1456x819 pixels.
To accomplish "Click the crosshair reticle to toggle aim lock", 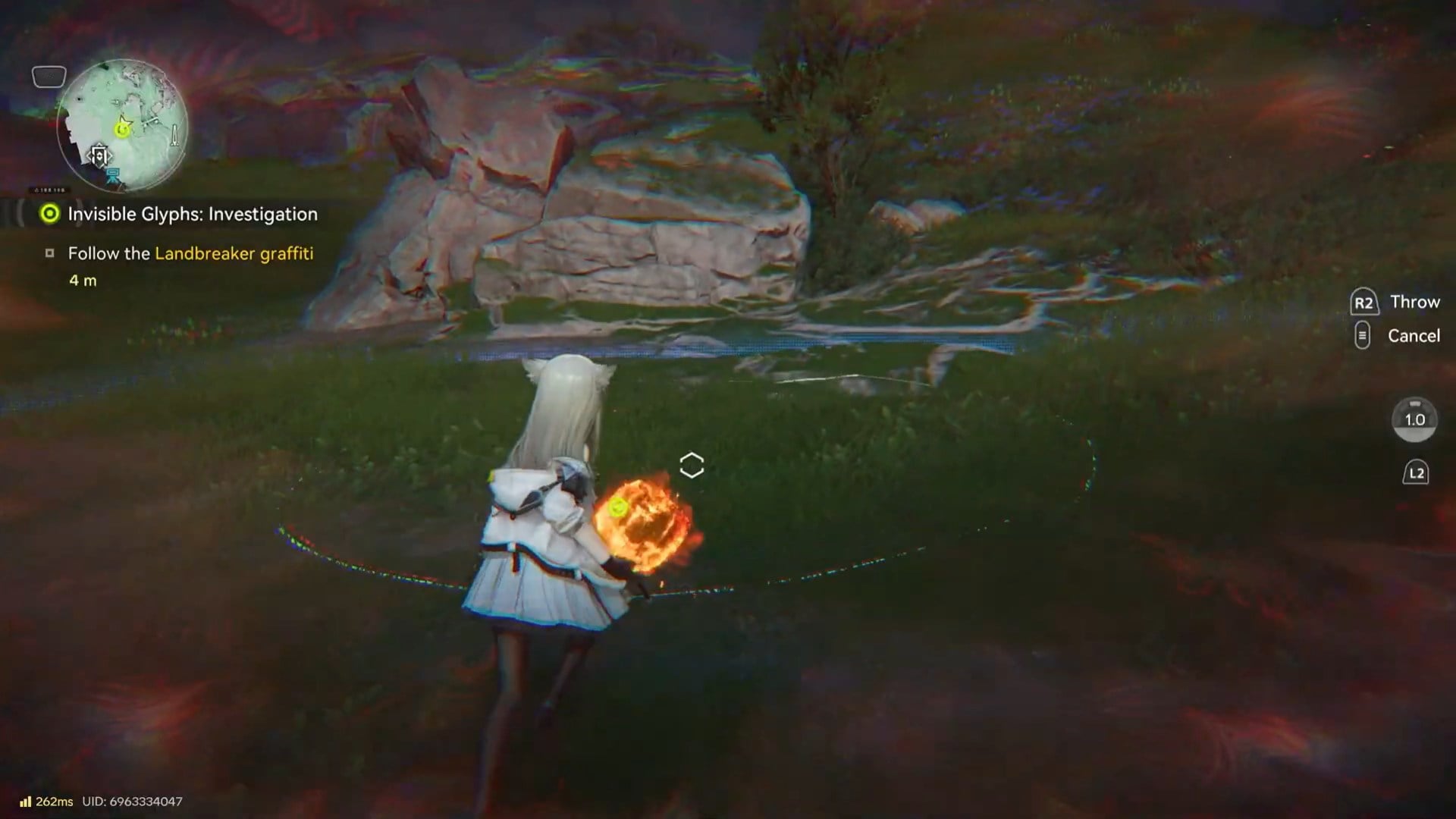I will point(690,465).
